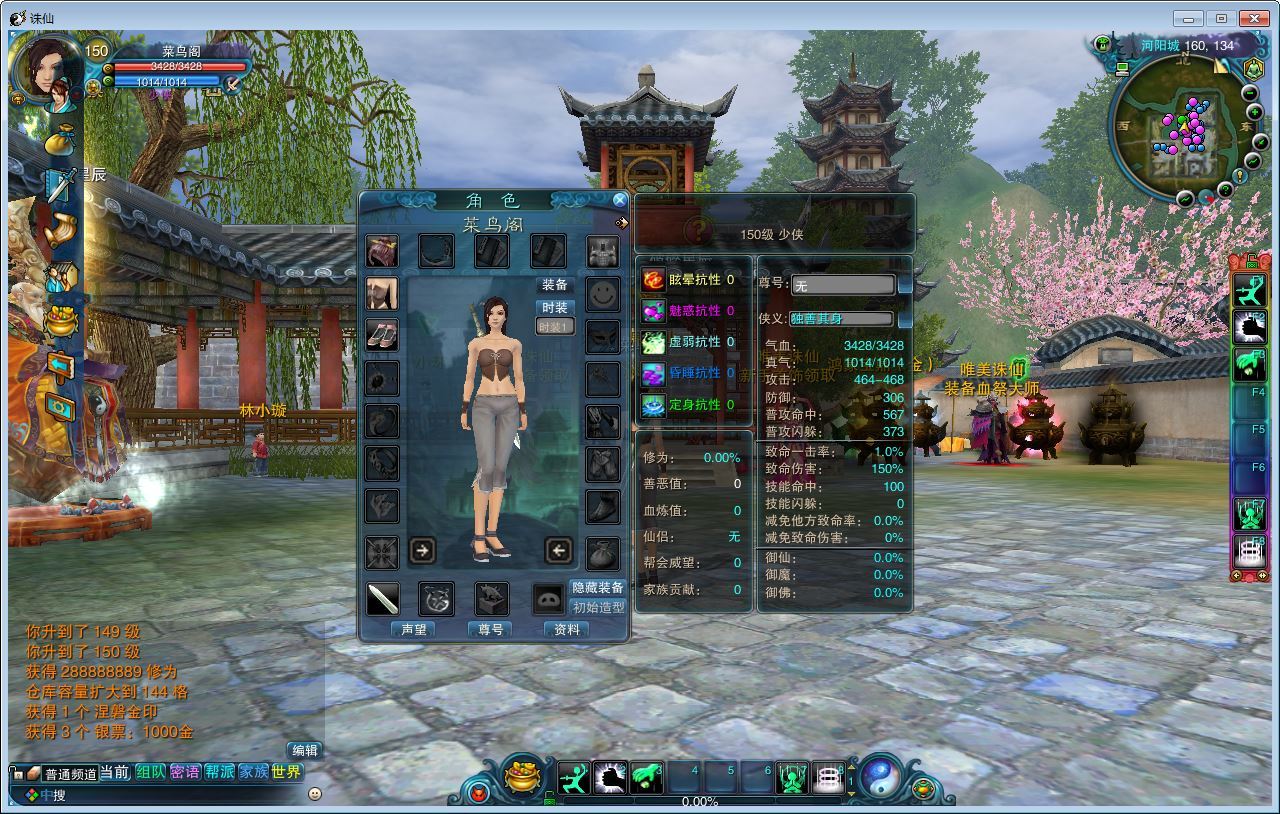1280x814 pixels.
Task: Click the 初始造型 default appearance button
Action: click(598, 607)
